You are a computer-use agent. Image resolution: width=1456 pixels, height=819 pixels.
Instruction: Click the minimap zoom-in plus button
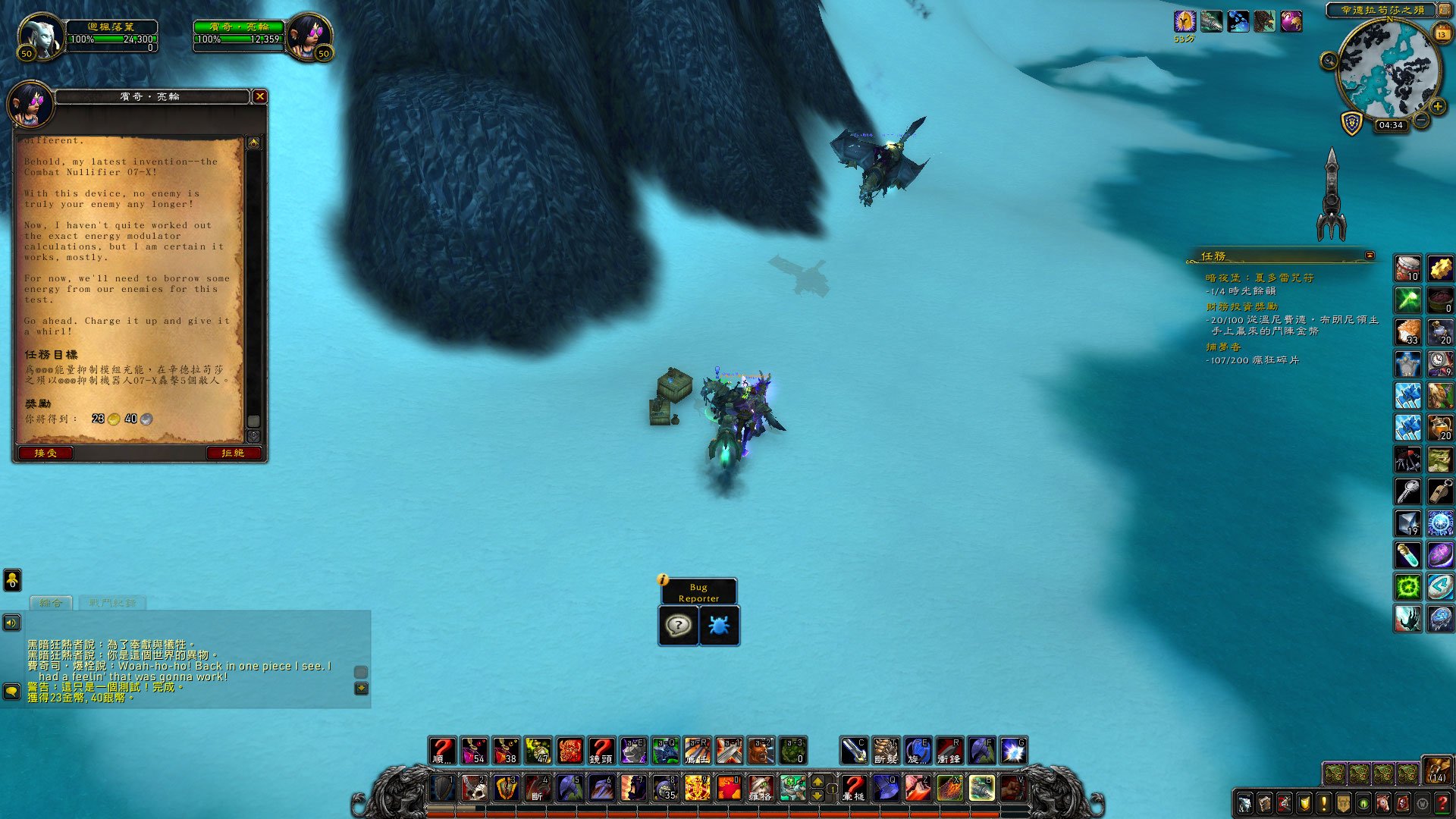point(1437,107)
